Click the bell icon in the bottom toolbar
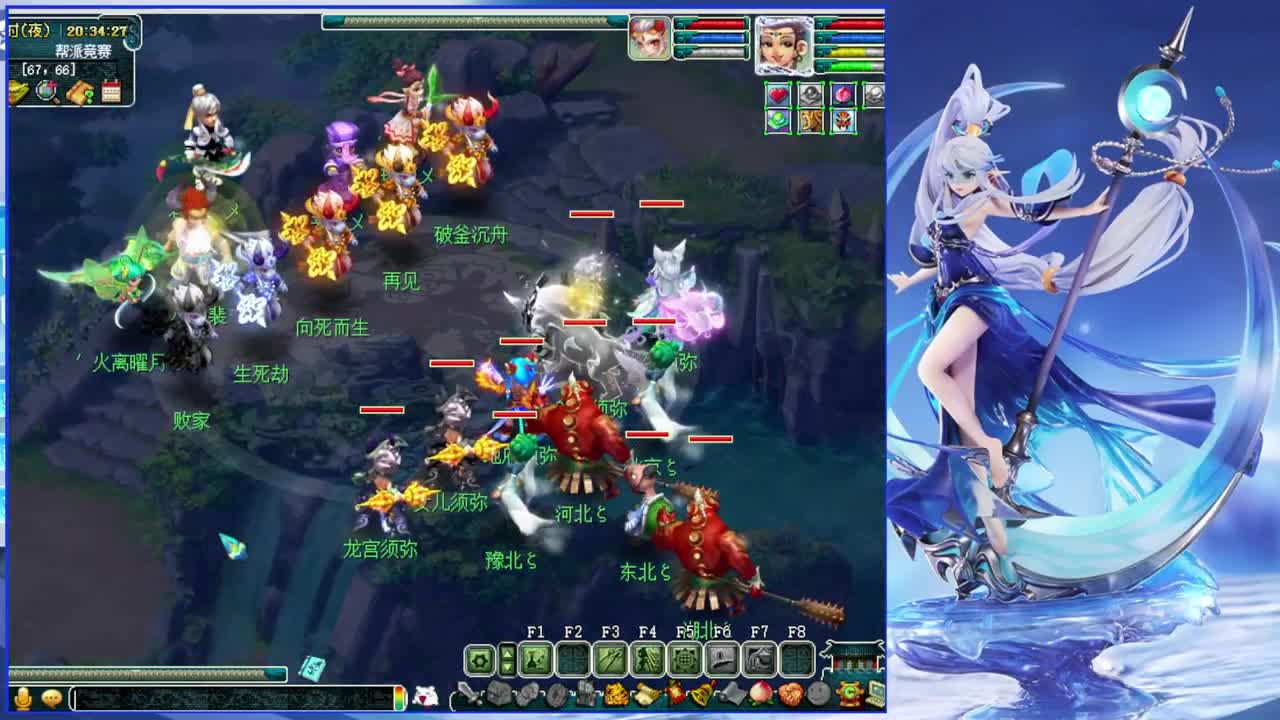The image size is (1280, 720). (x=700, y=694)
